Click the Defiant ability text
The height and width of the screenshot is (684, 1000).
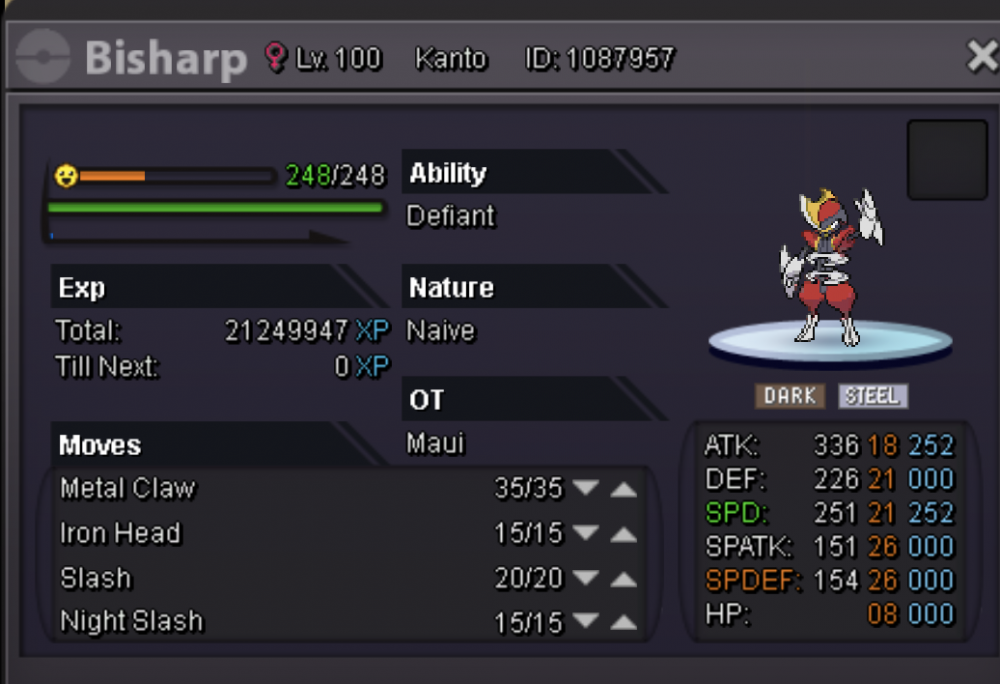(451, 216)
